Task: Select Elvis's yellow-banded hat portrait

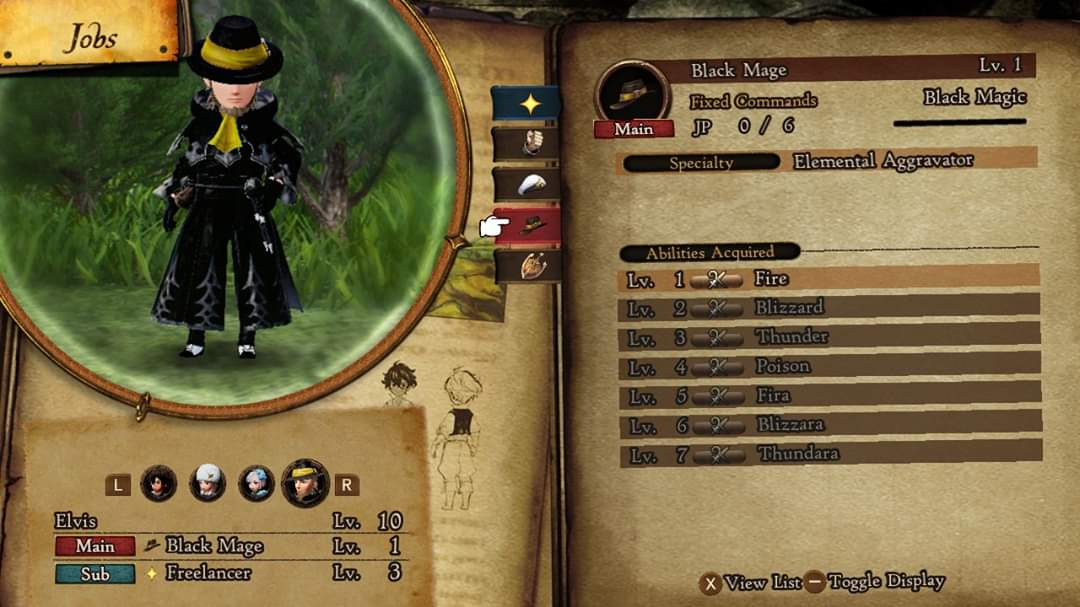Action: (305, 484)
